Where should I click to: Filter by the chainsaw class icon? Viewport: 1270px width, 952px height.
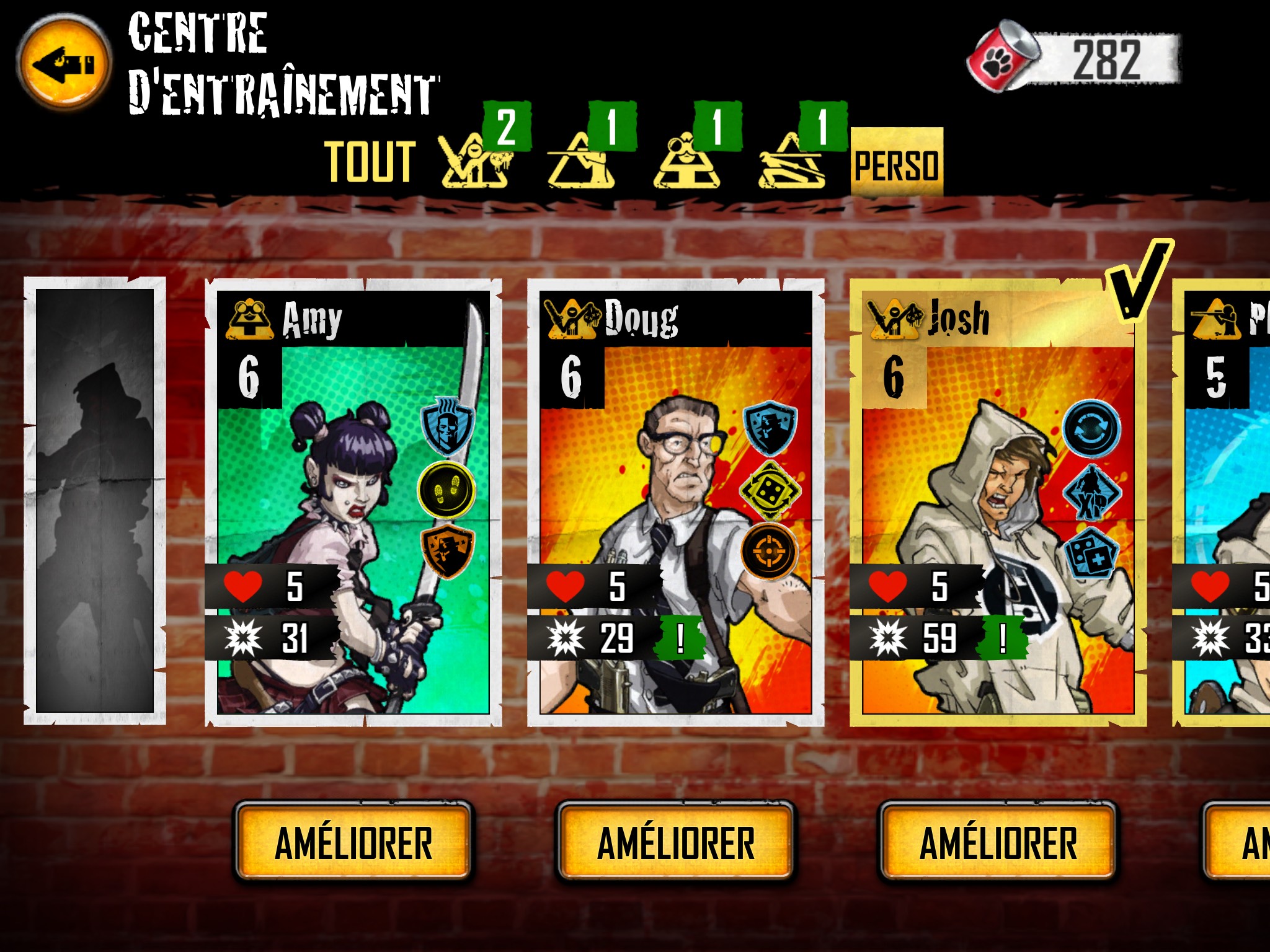click(474, 159)
